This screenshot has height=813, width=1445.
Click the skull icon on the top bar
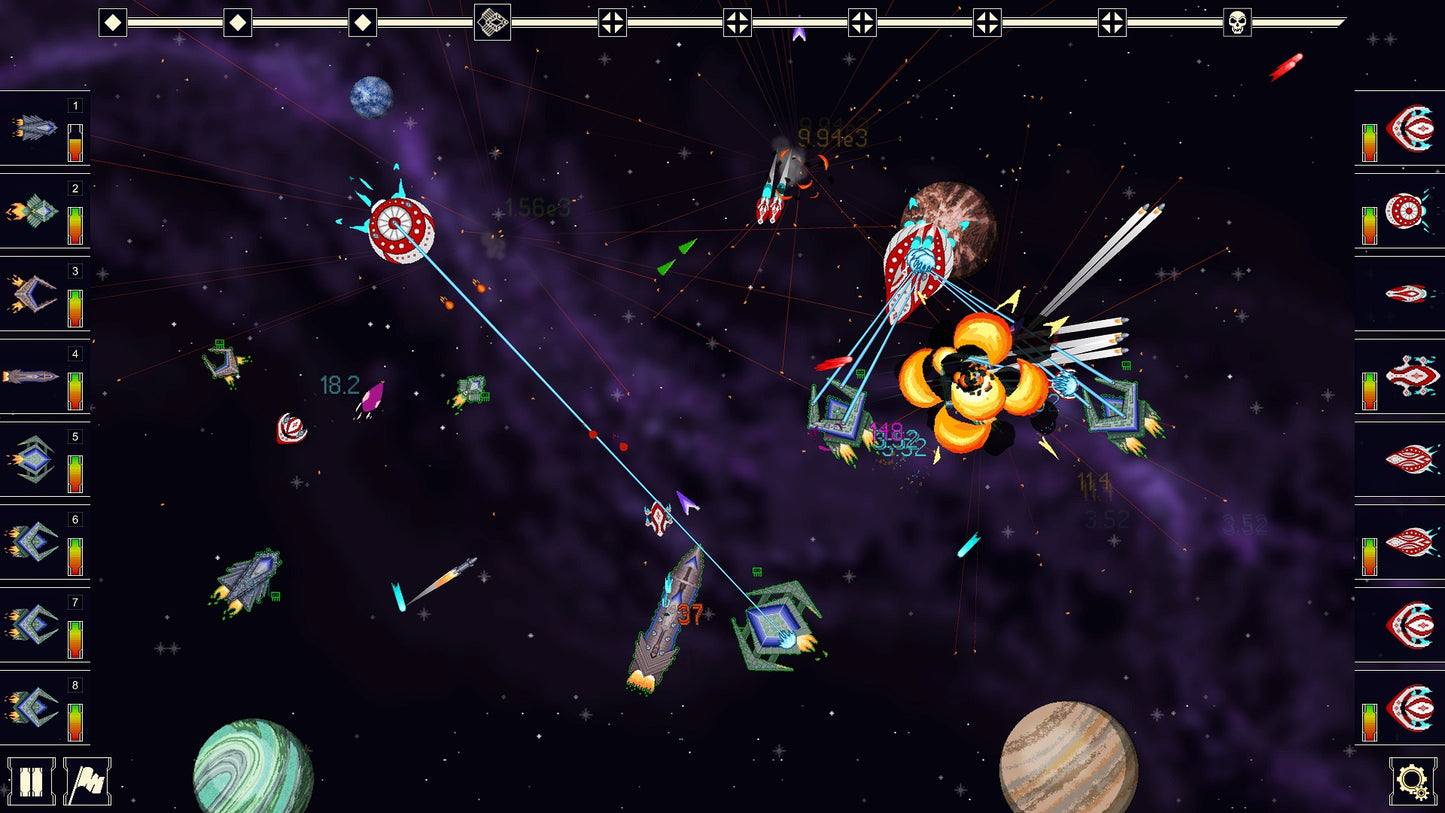pyautogui.click(x=1236, y=20)
